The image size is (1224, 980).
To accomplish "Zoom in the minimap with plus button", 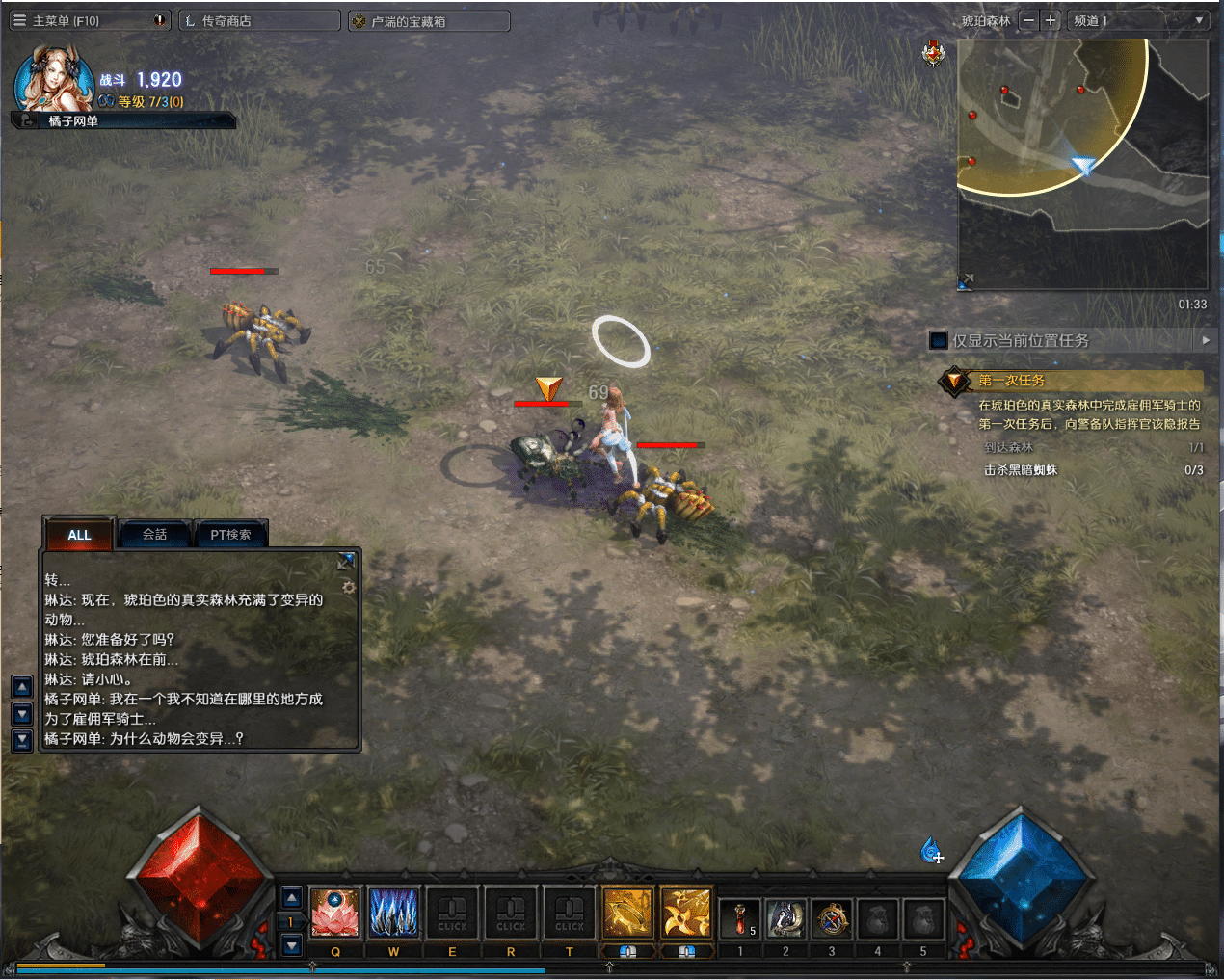I will [1051, 20].
